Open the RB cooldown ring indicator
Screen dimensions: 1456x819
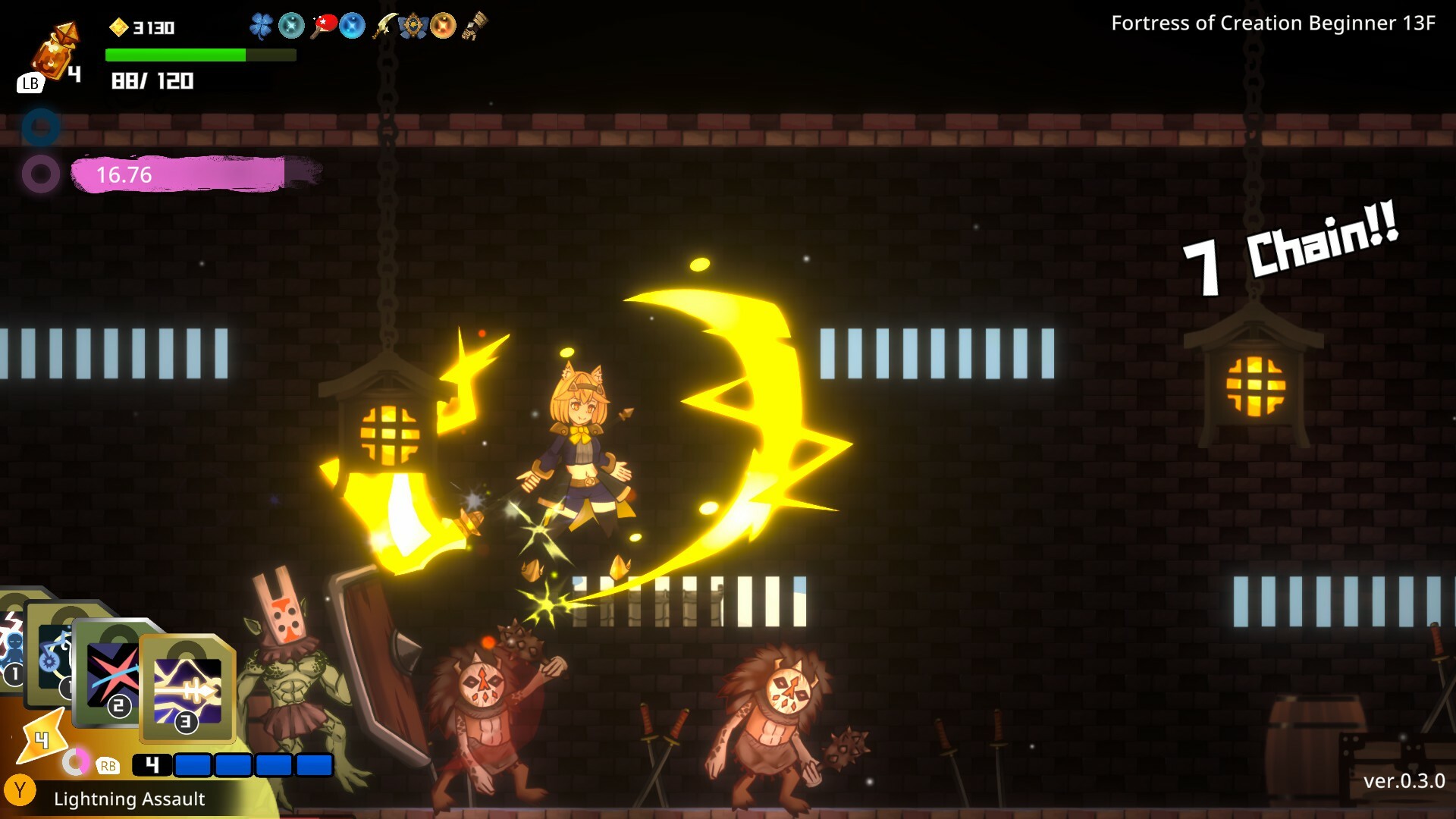(75, 762)
